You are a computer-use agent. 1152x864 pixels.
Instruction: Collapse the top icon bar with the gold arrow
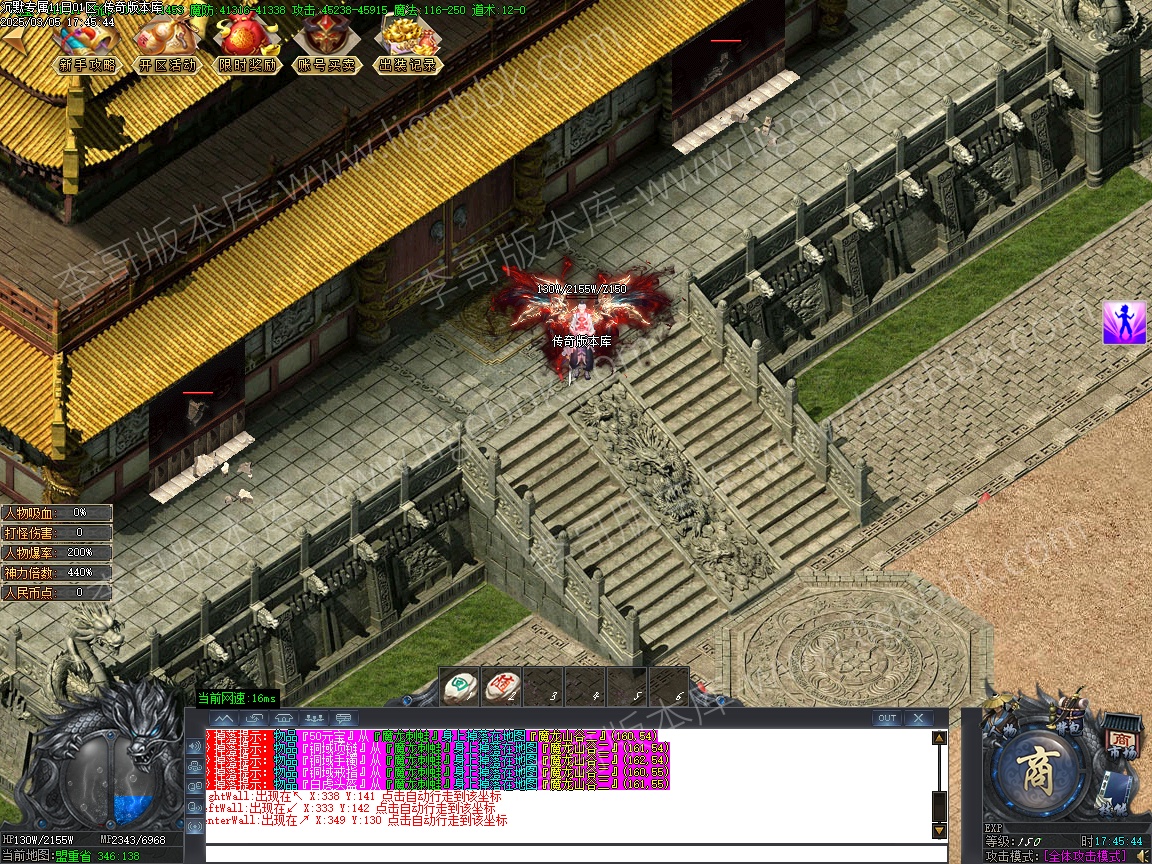[14, 42]
